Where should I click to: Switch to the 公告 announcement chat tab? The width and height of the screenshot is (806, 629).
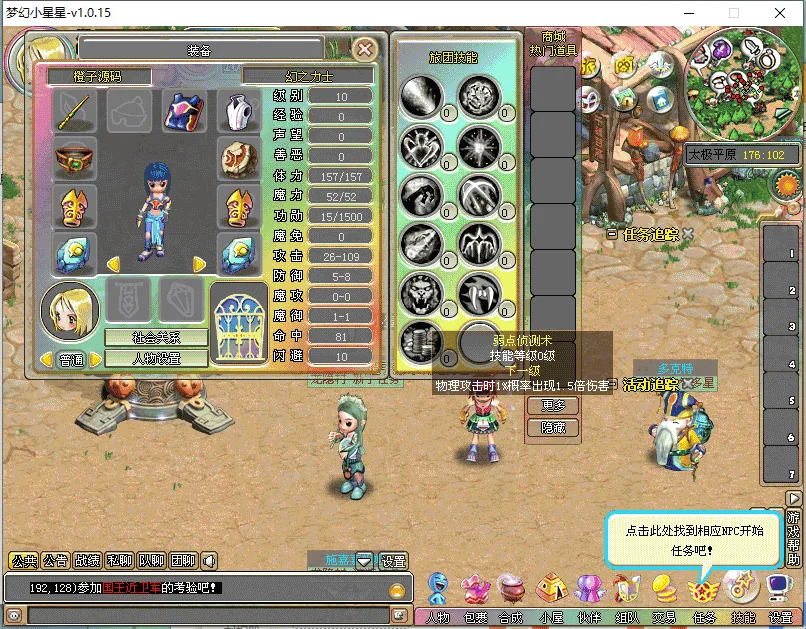click(56, 561)
